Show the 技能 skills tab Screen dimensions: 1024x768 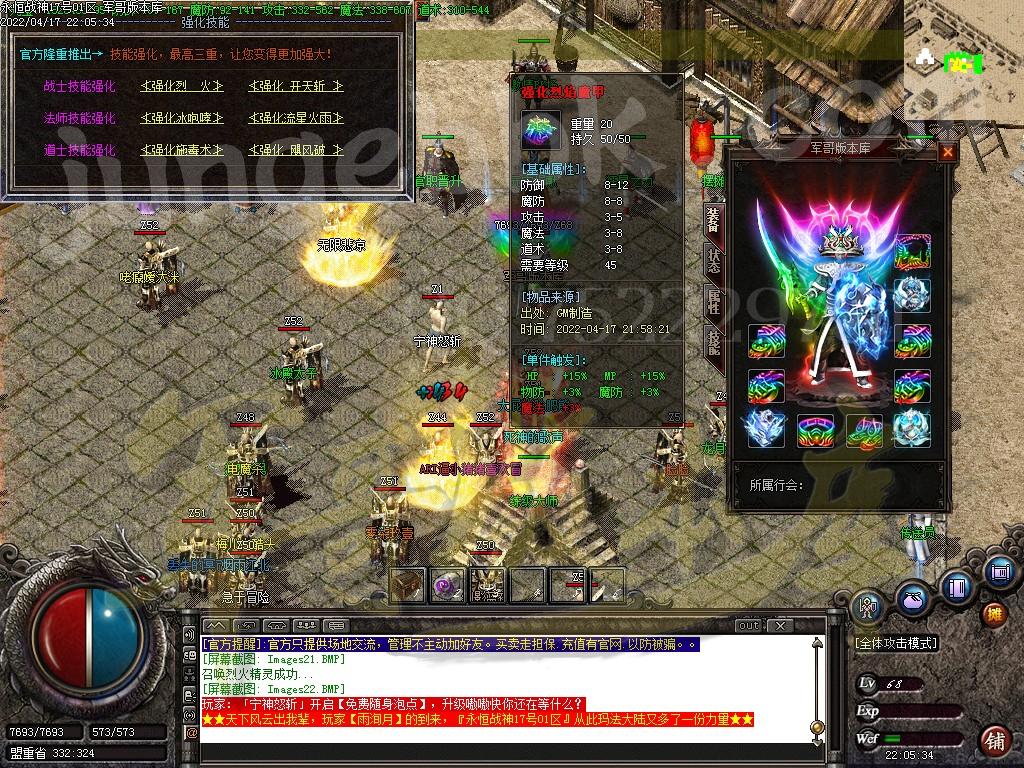coord(713,341)
